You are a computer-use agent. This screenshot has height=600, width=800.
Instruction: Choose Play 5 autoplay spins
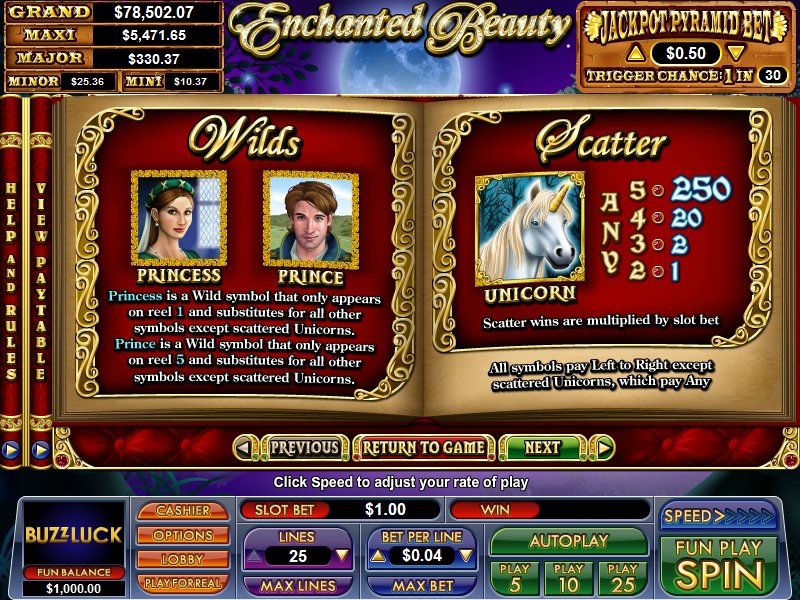click(512, 577)
